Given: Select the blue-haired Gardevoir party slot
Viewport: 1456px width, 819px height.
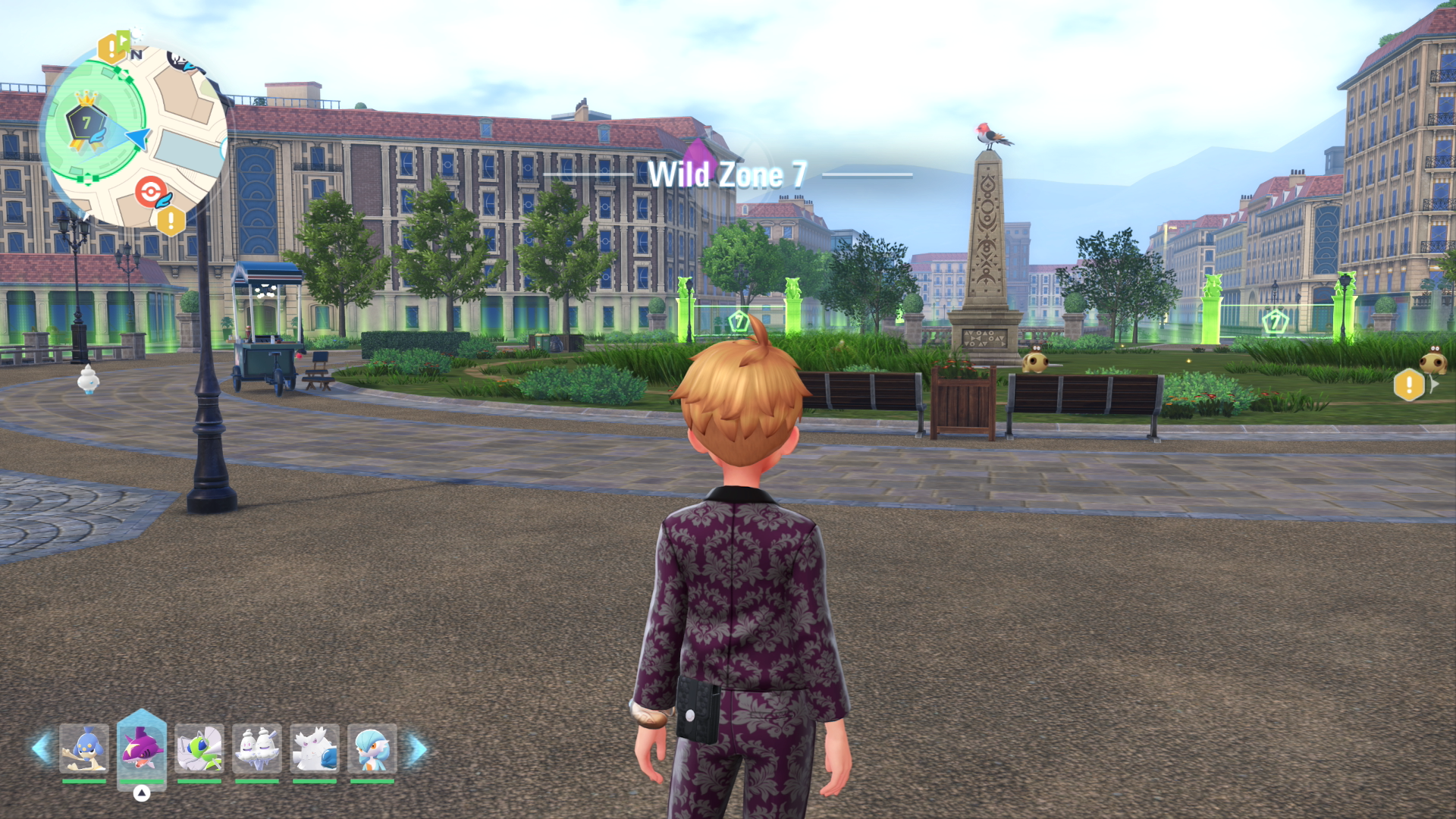Looking at the screenshot, I should [372, 748].
